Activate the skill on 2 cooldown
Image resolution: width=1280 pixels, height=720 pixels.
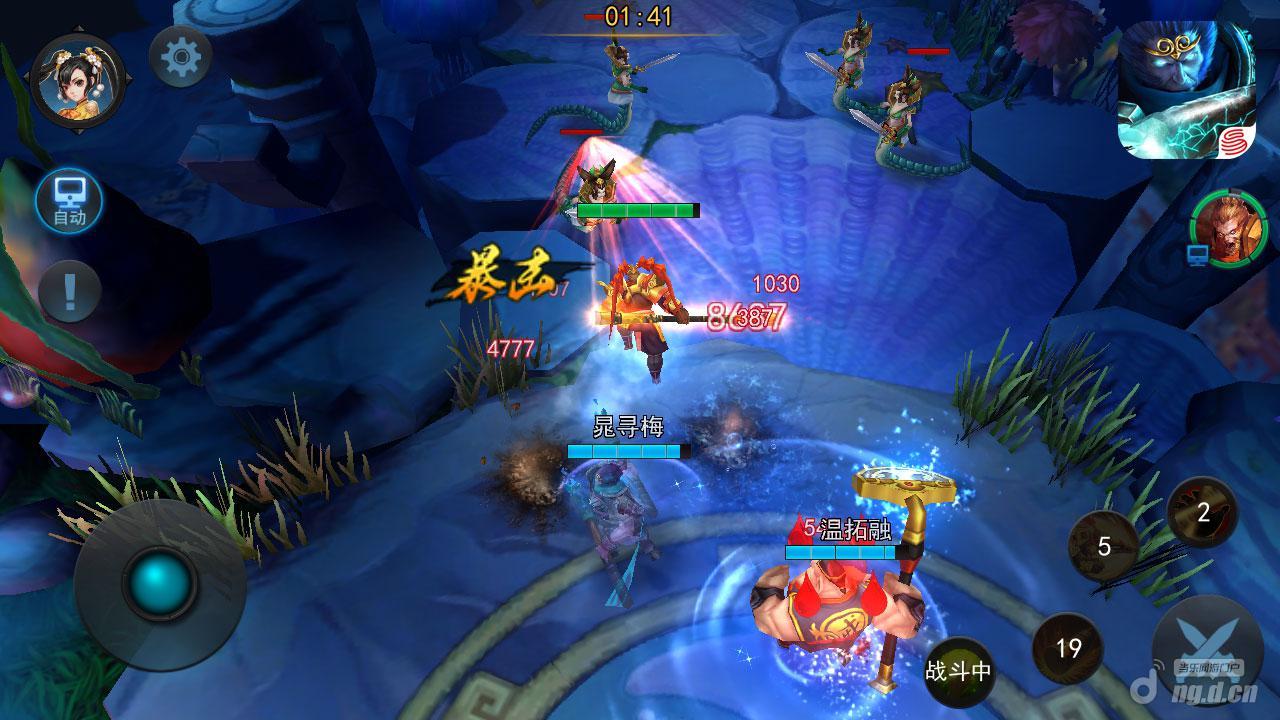(1203, 513)
